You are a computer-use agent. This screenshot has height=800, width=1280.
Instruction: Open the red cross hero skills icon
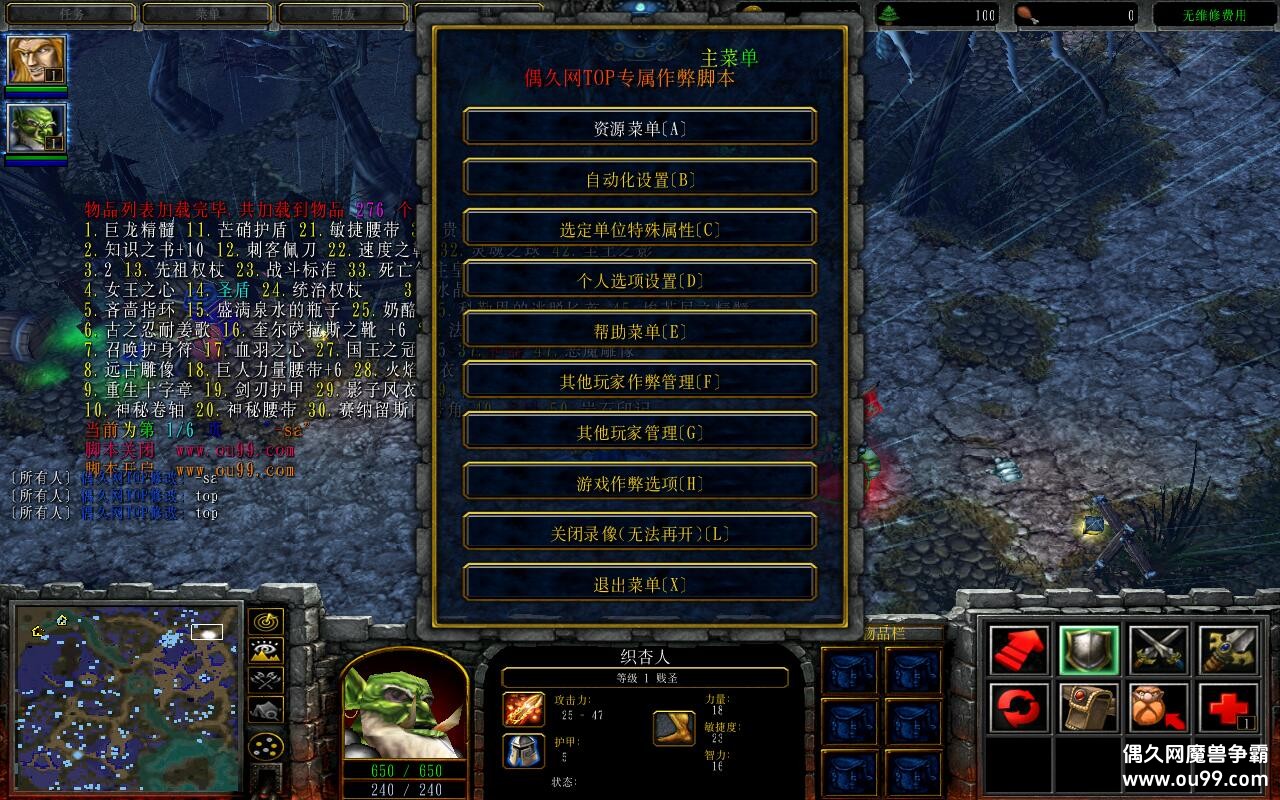coord(1228,708)
